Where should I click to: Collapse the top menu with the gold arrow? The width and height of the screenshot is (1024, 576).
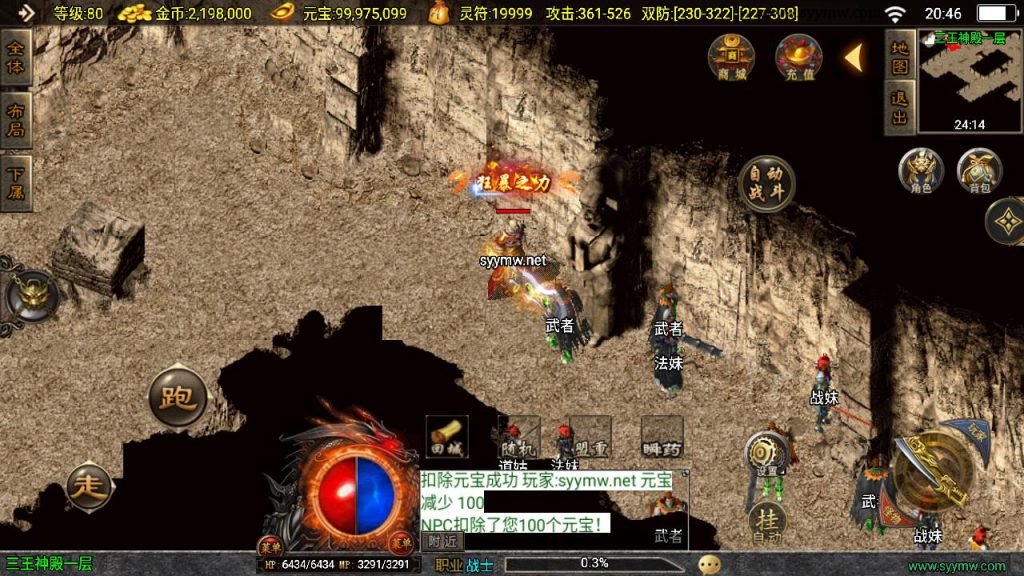point(854,58)
